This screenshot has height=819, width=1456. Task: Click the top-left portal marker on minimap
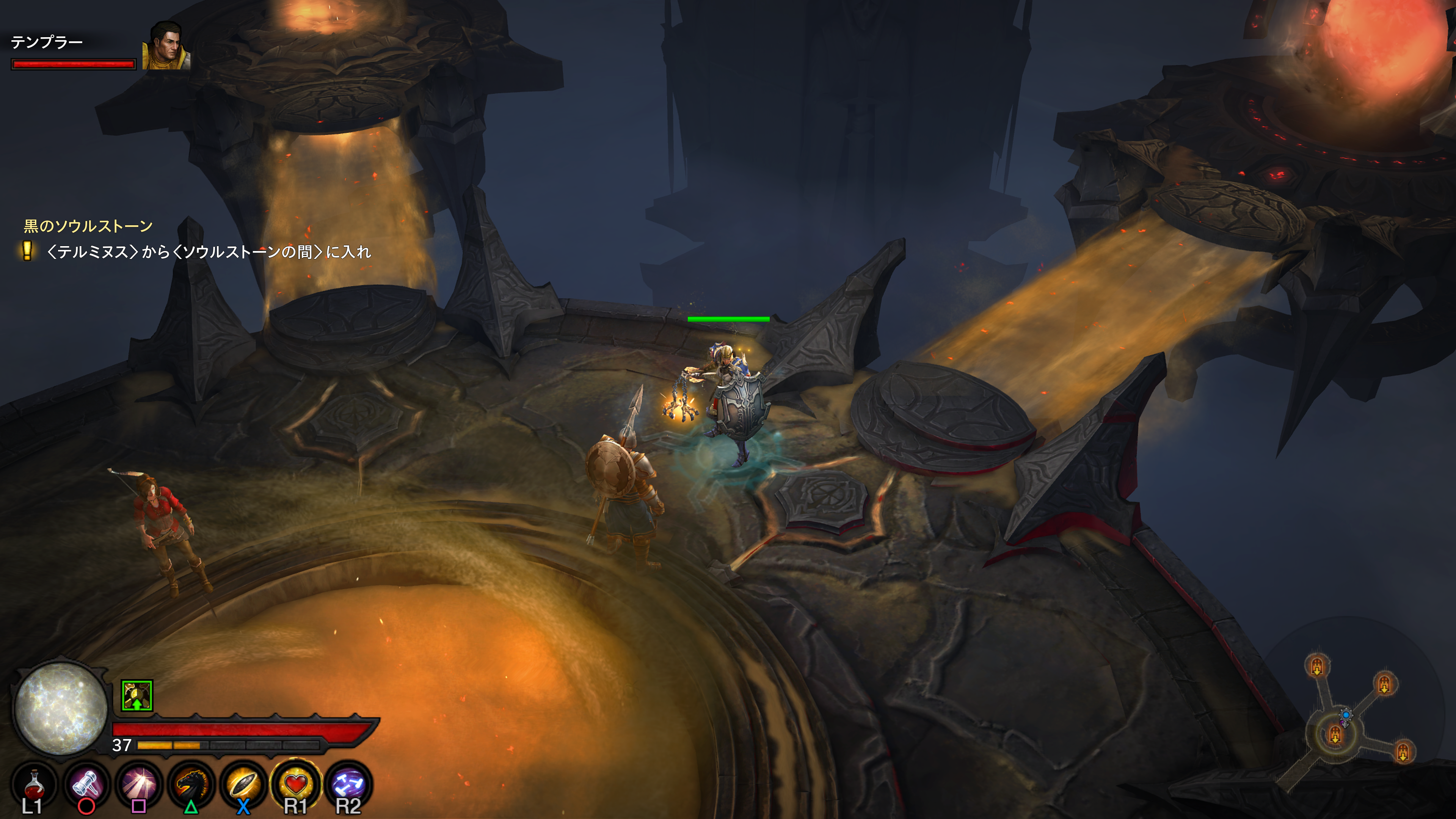pos(1317,667)
